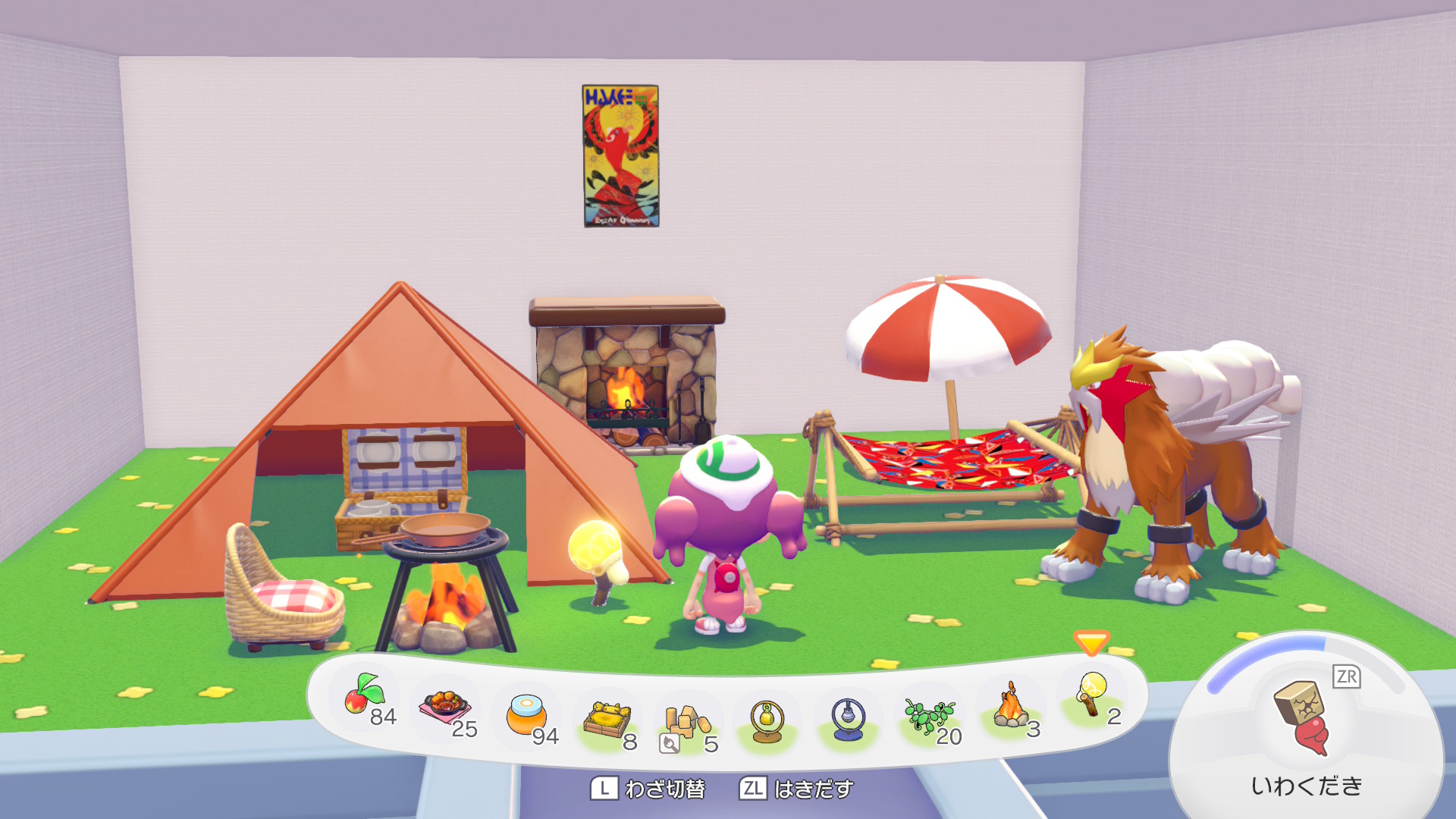Select the glowing yellow torch slot
This screenshot has height=819, width=1456.
coord(1092,696)
